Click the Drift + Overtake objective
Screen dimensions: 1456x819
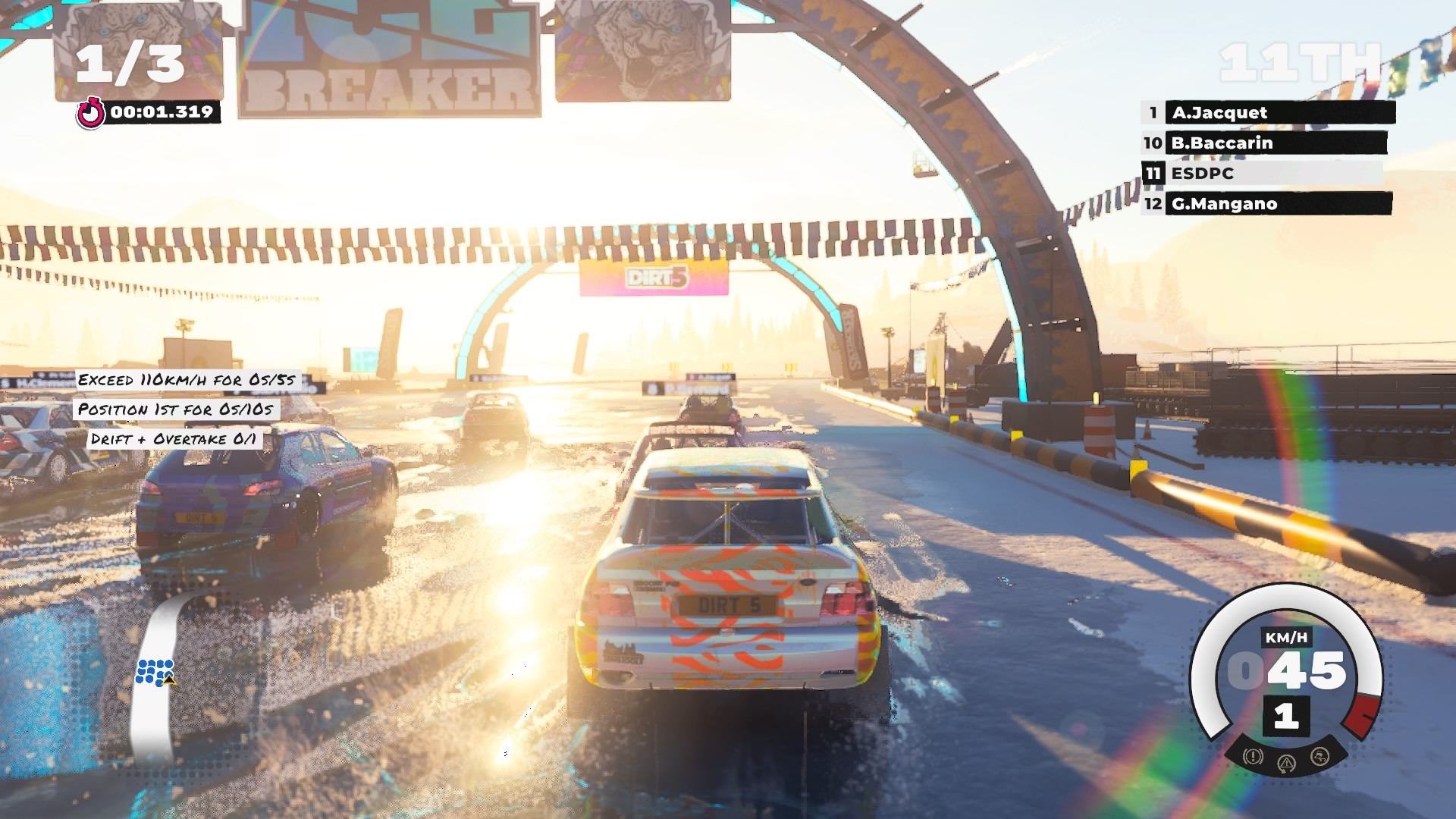[x=173, y=439]
